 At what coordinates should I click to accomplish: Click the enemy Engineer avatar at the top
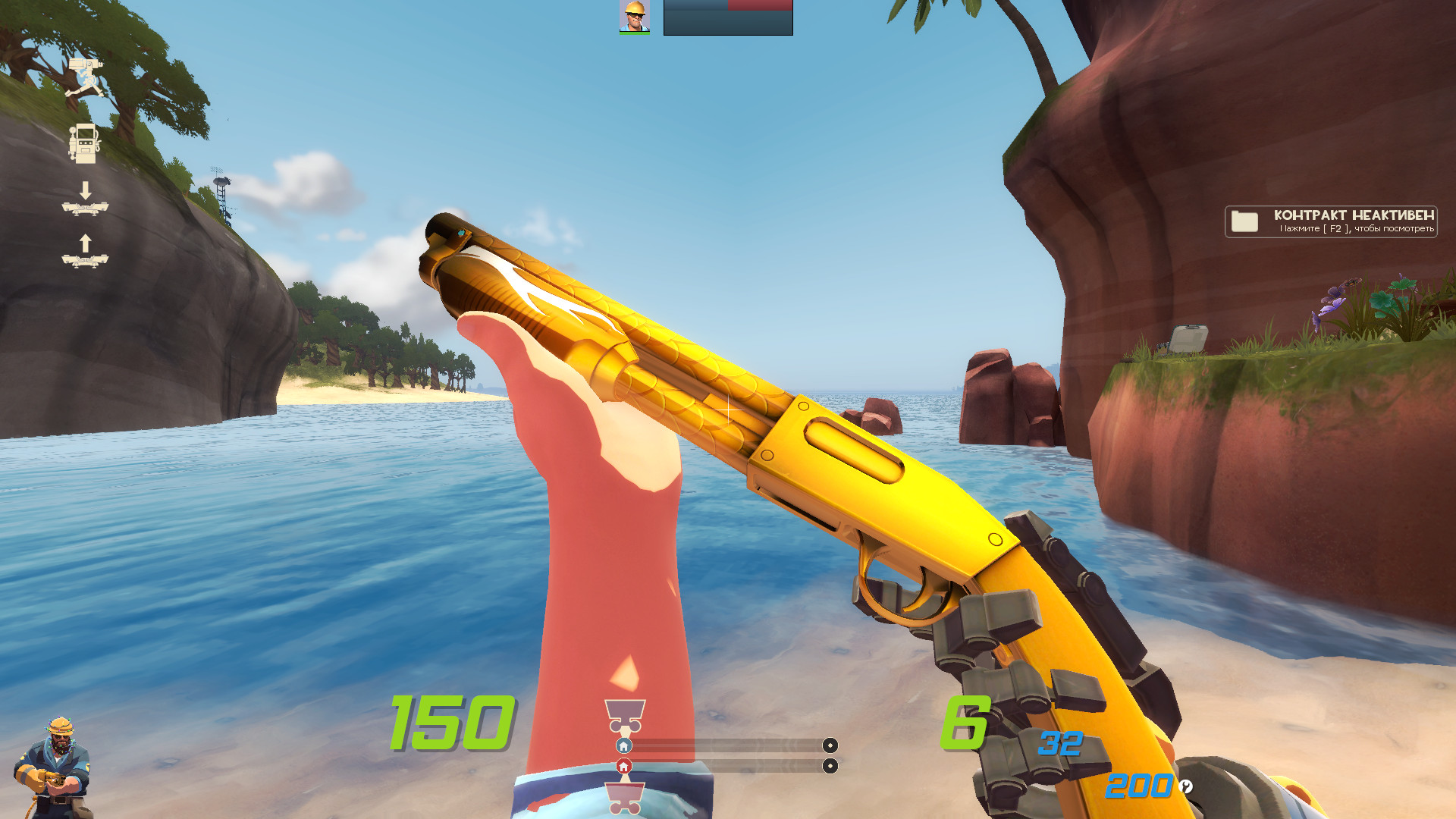point(634,18)
